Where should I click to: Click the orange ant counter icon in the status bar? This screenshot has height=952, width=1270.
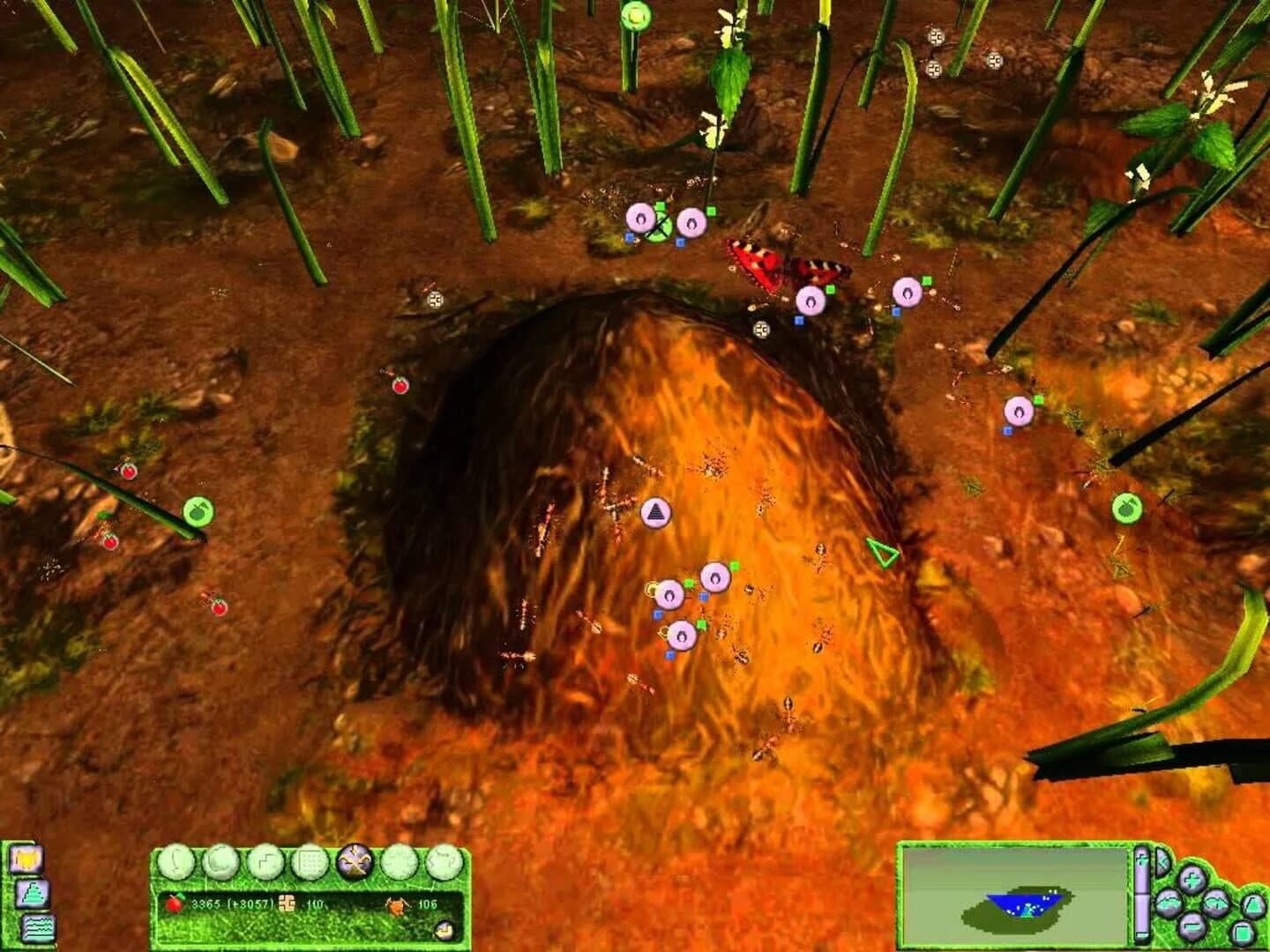coord(396,904)
